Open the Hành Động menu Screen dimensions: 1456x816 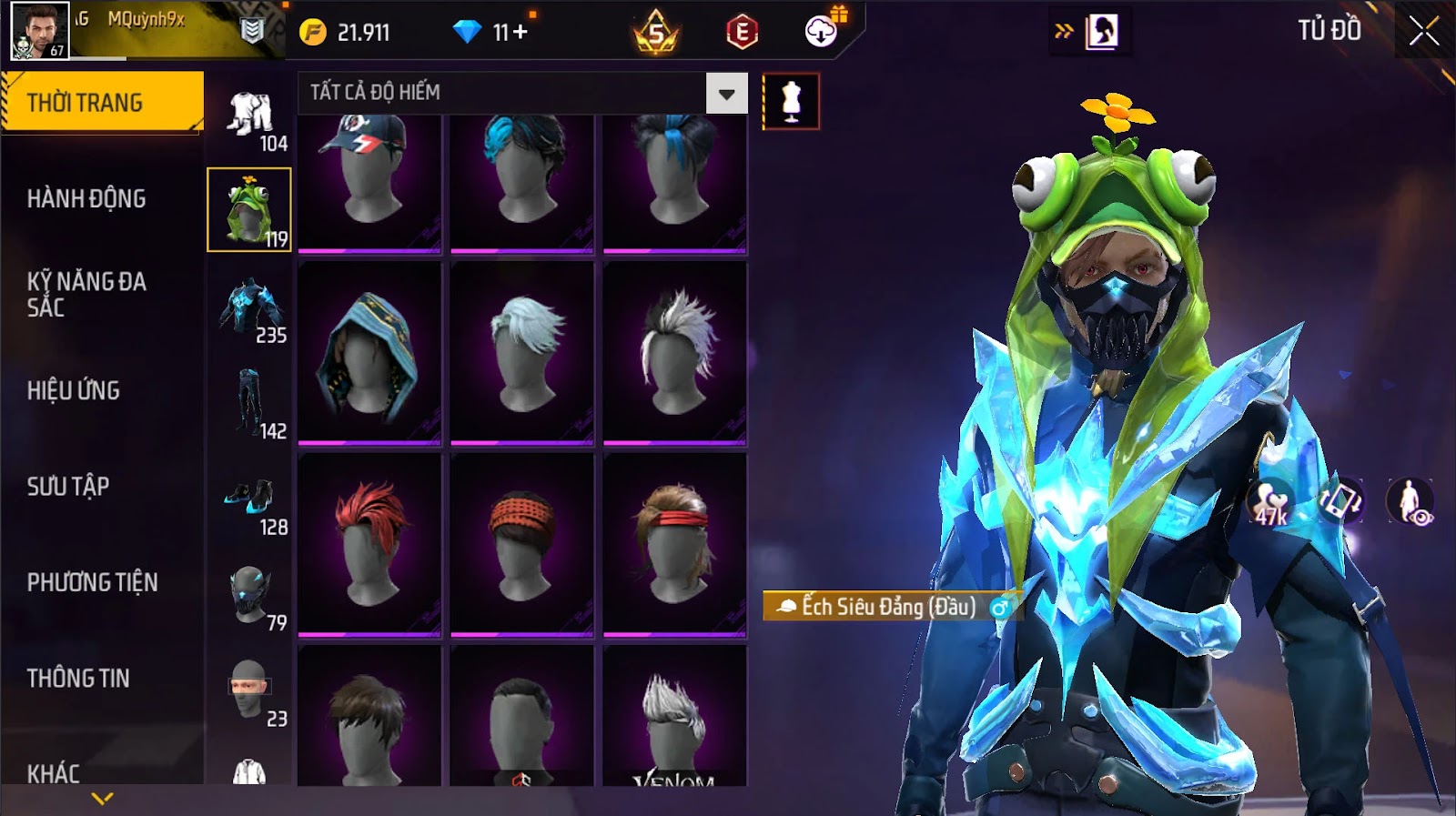[x=86, y=198]
